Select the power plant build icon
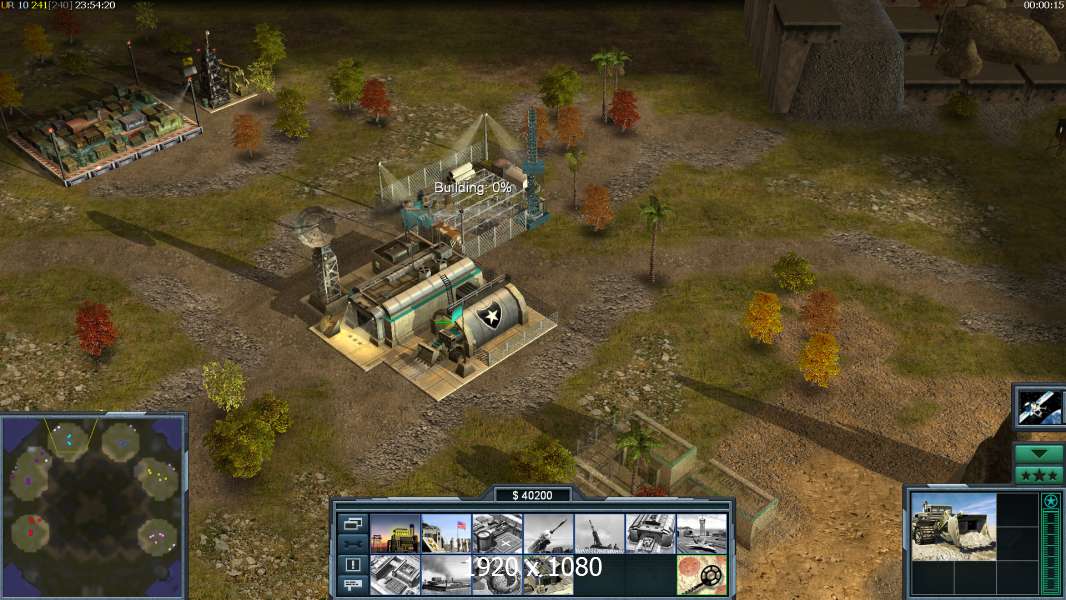 click(x=394, y=534)
